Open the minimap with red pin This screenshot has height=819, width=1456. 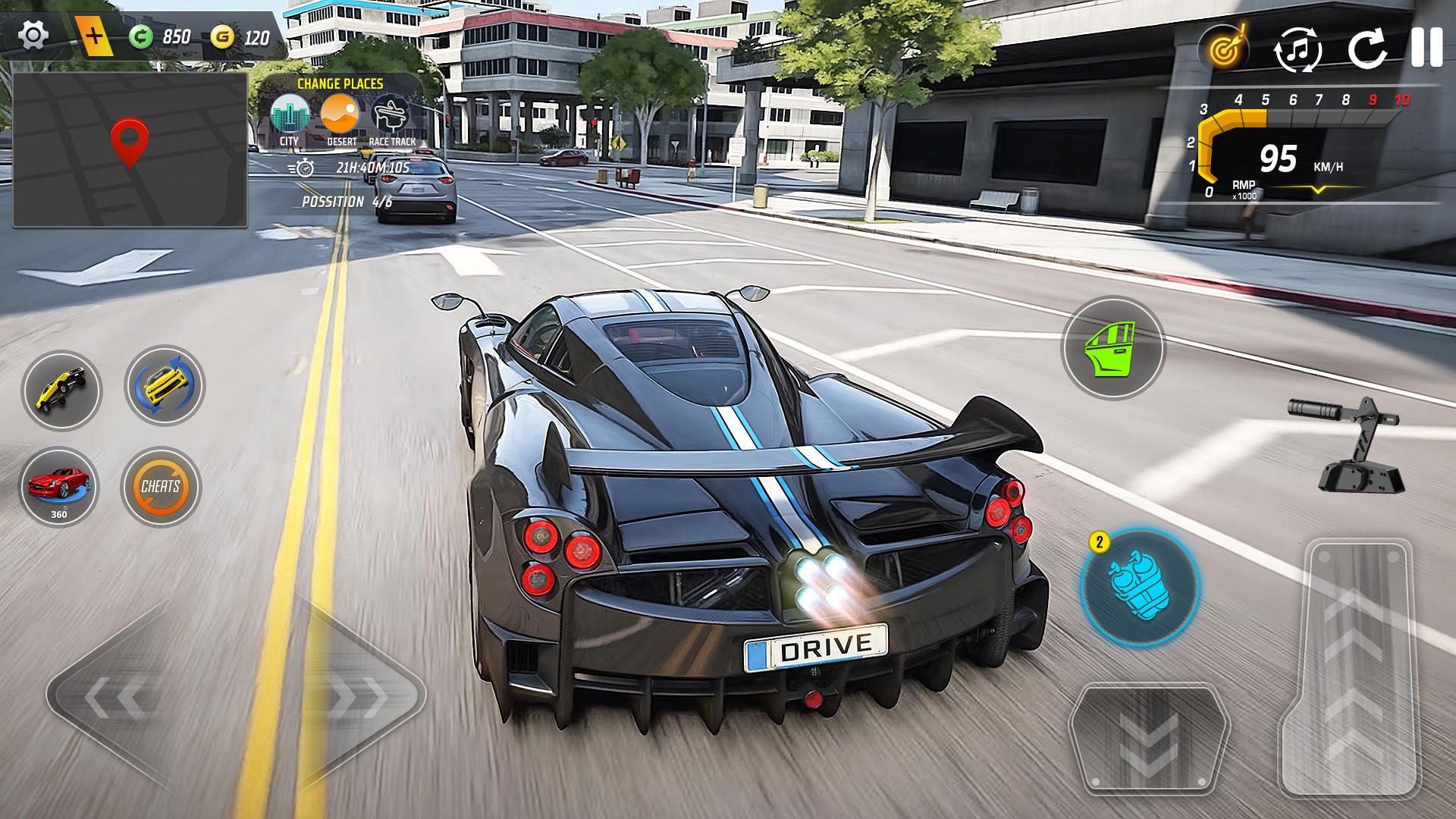pos(130,149)
